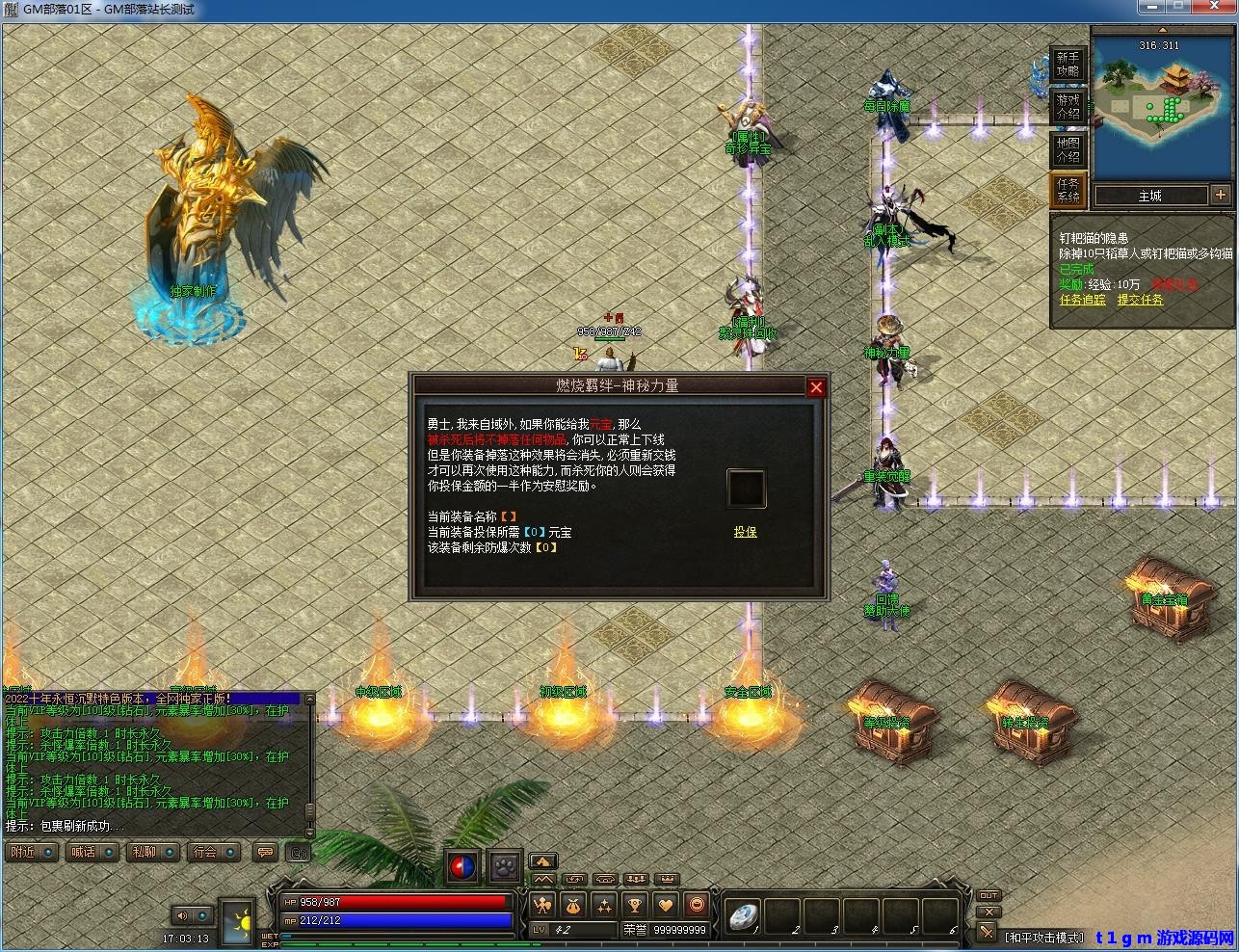Open the 任务系统 quest system
This screenshot has height=952, width=1239.
point(1068,190)
